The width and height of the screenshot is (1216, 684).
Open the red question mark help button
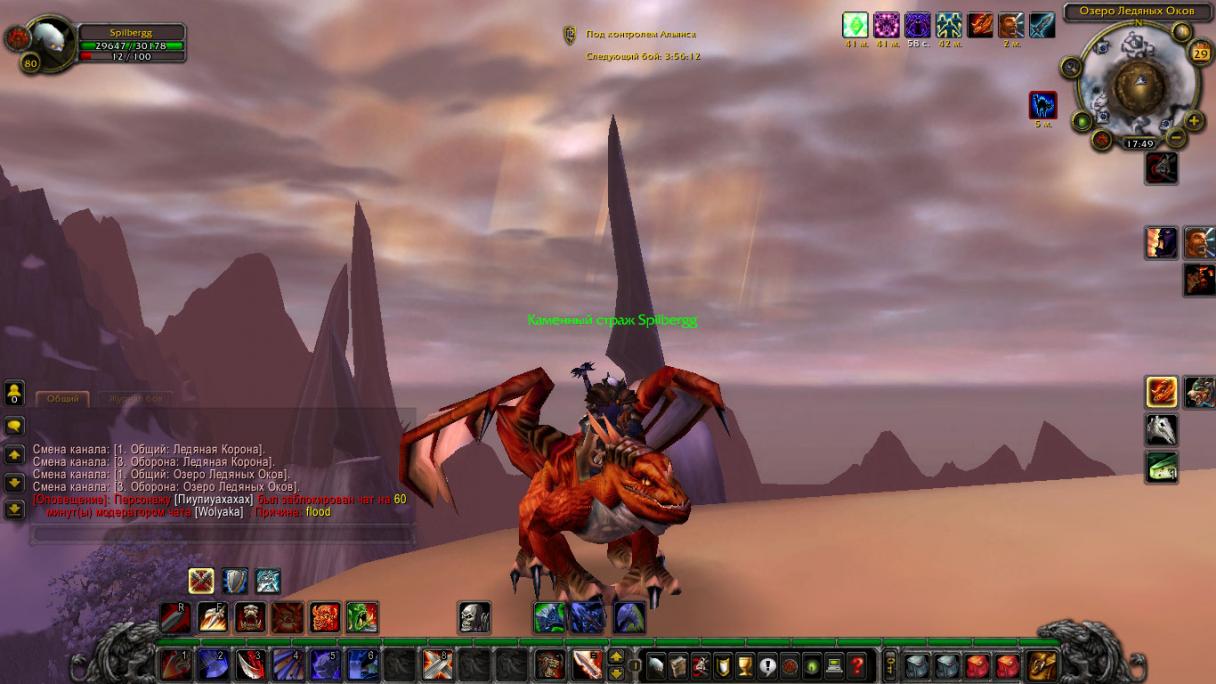click(857, 665)
